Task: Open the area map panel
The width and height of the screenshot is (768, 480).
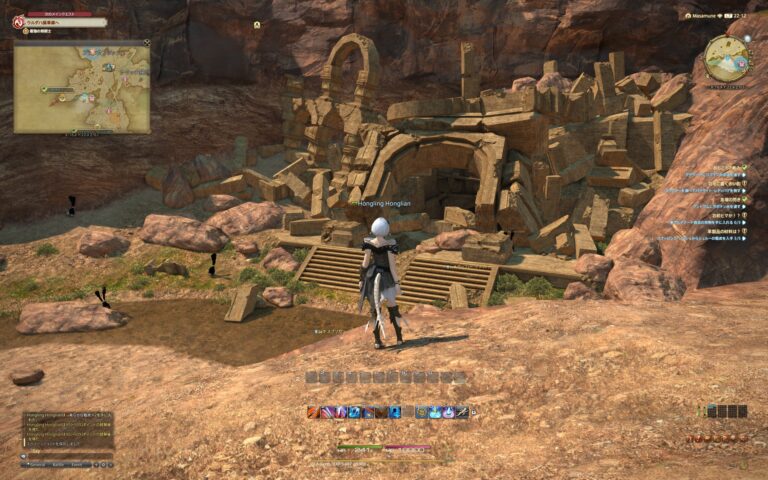Action: 82,86
